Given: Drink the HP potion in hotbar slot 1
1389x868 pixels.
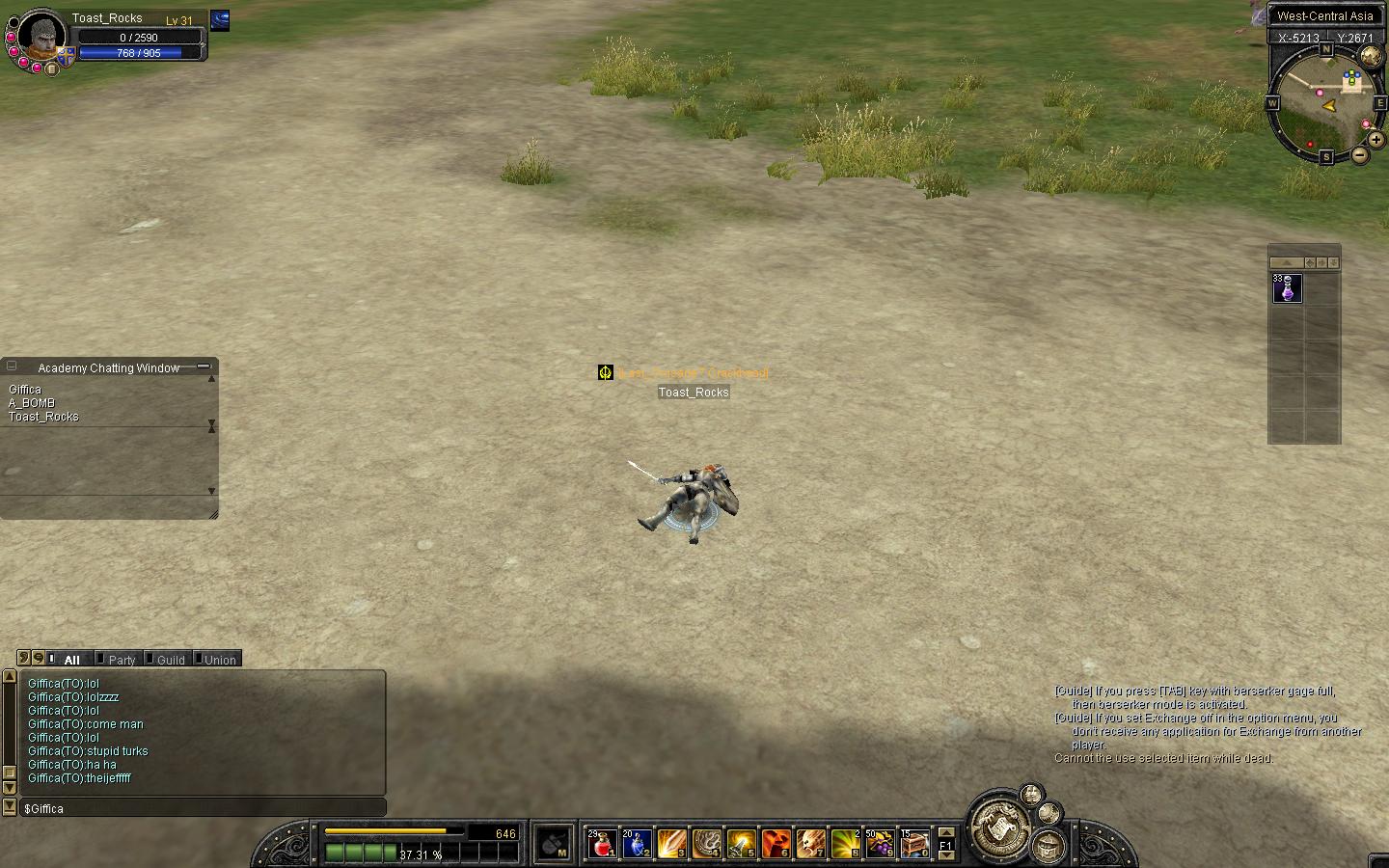Looking at the screenshot, I should 601,844.
